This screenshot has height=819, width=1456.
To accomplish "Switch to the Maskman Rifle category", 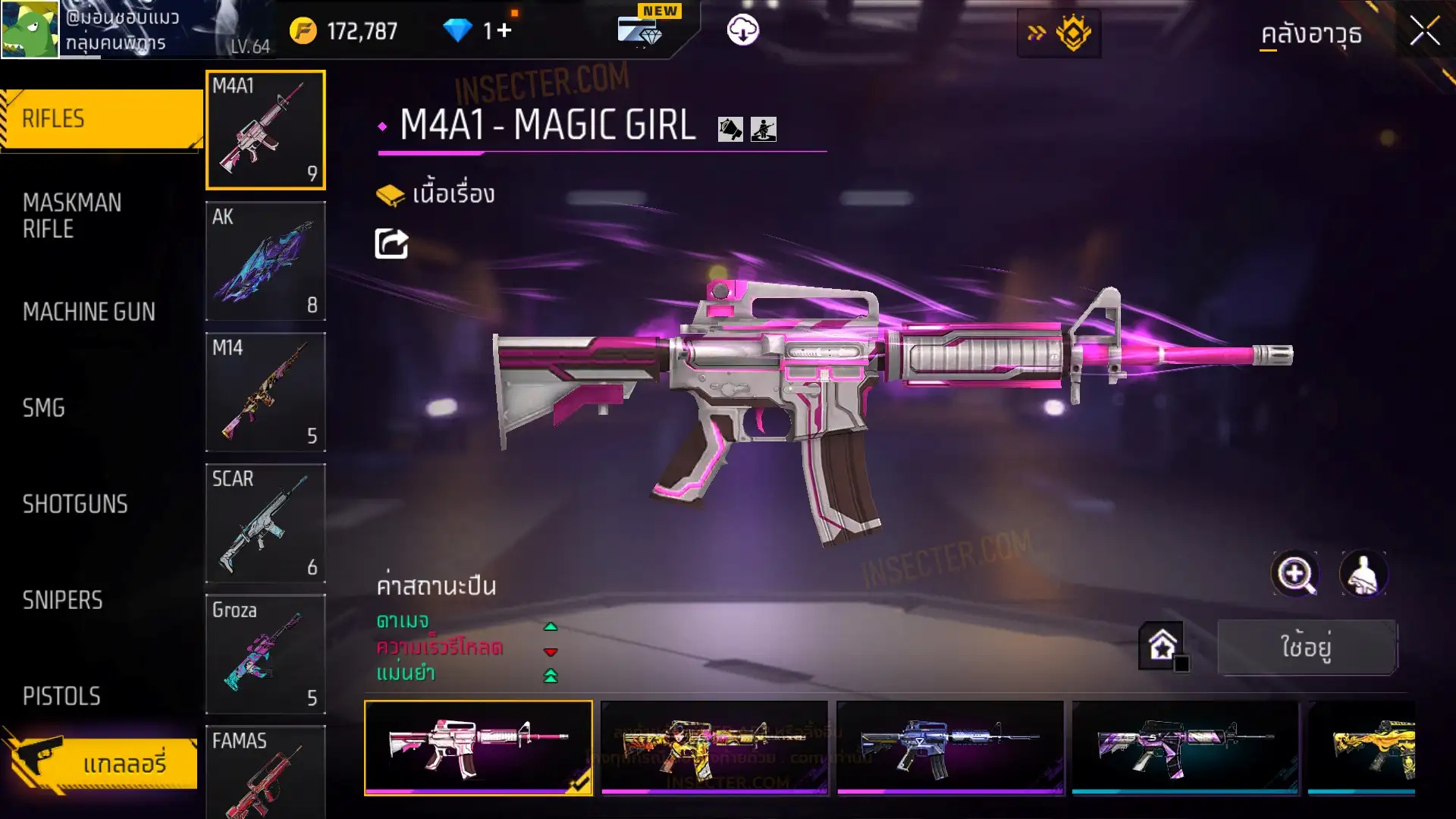I will coord(72,216).
